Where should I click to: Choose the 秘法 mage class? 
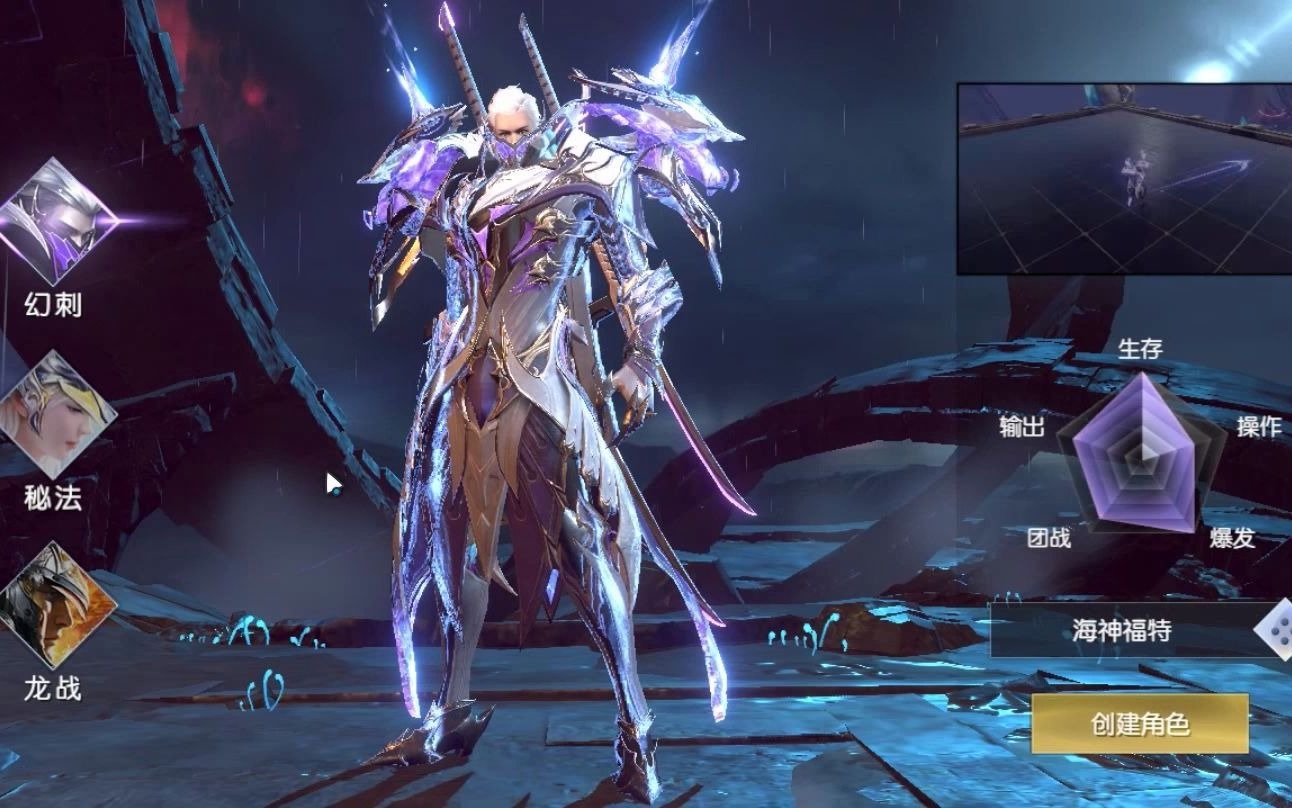point(55,415)
